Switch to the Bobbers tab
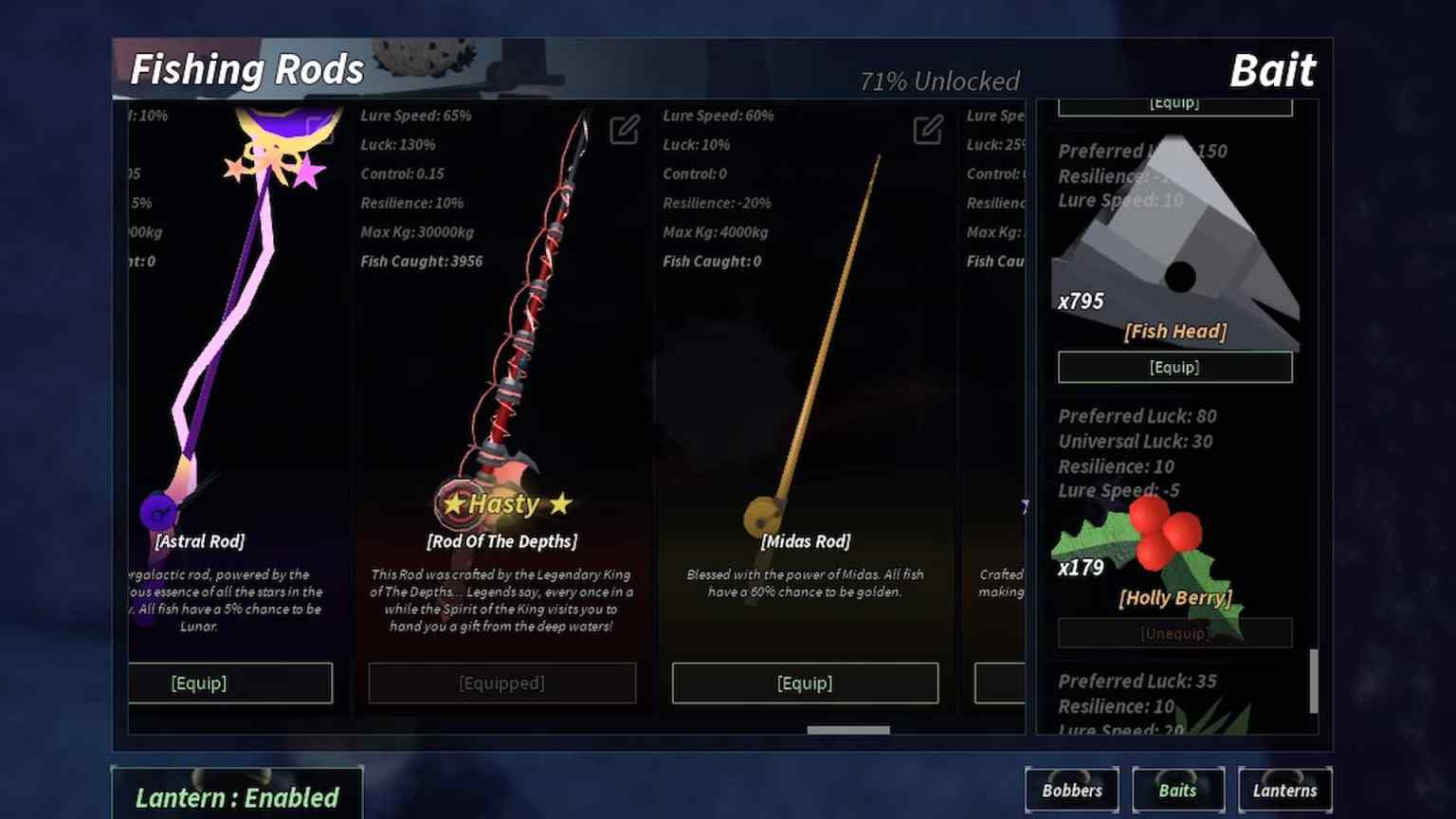 point(1072,790)
